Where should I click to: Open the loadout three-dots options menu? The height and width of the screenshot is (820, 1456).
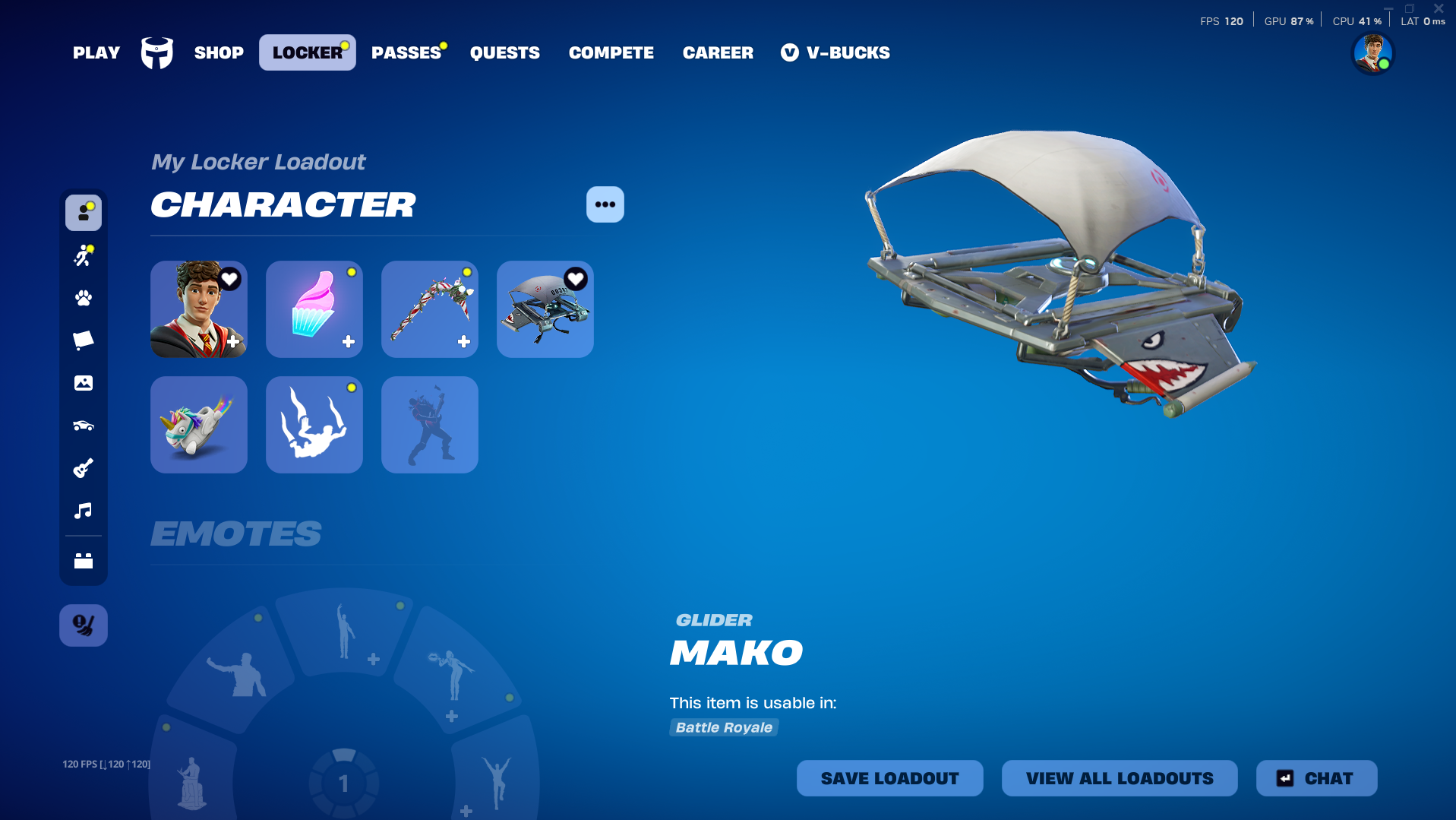605,204
